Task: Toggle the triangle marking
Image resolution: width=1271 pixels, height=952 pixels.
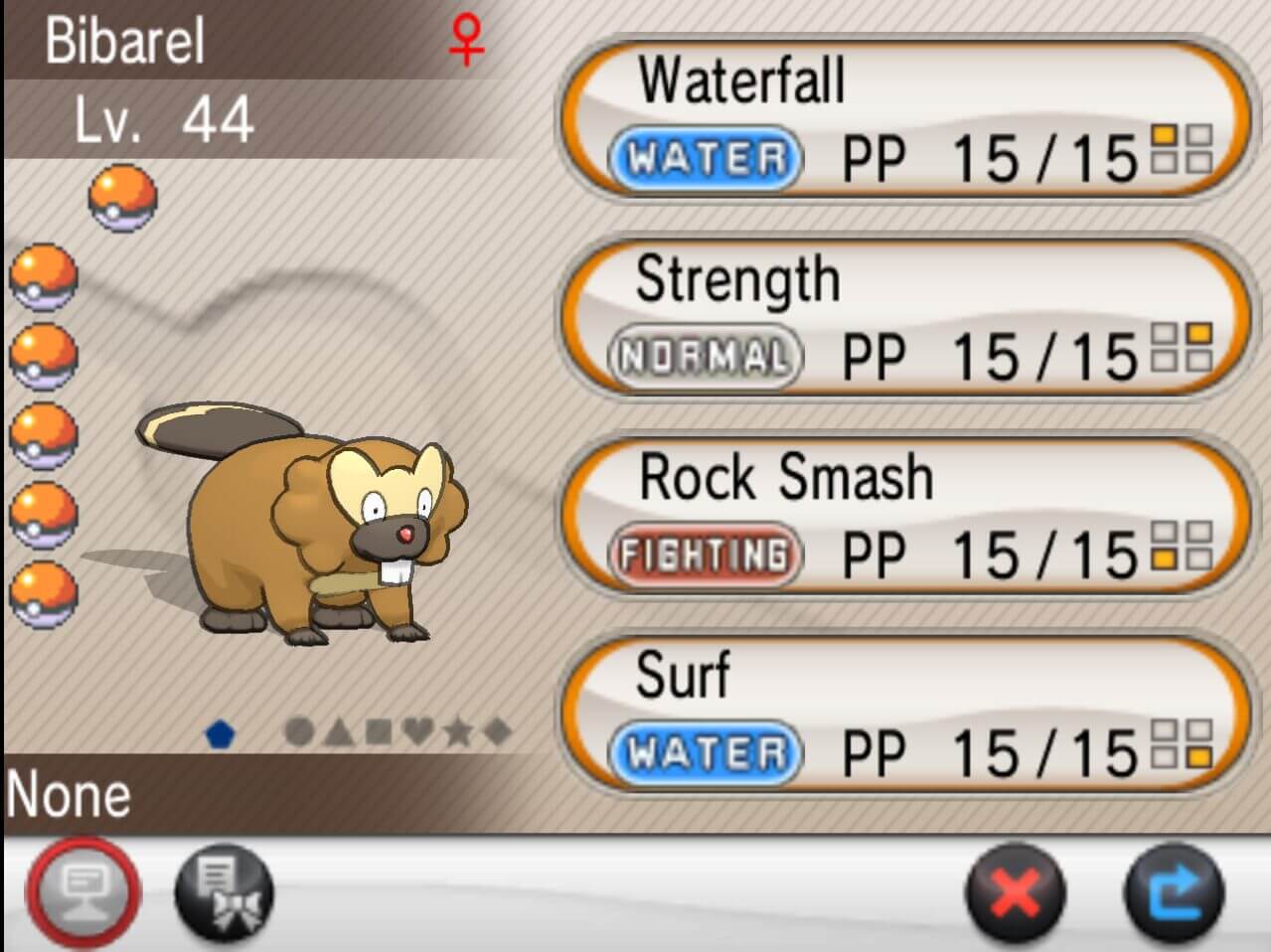Action: click(x=339, y=733)
